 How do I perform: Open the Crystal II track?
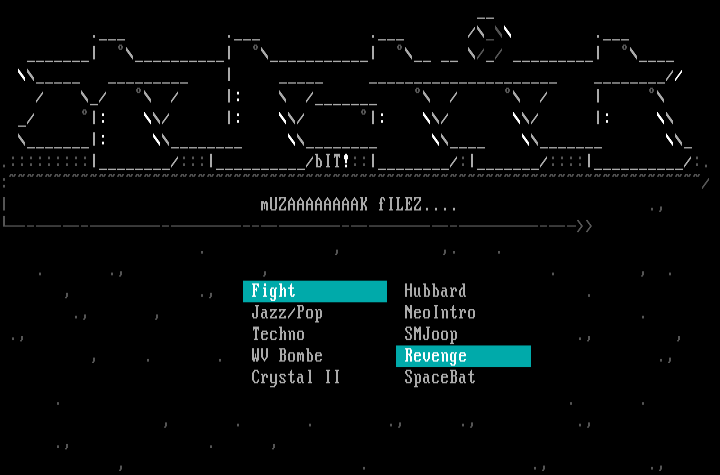point(295,378)
